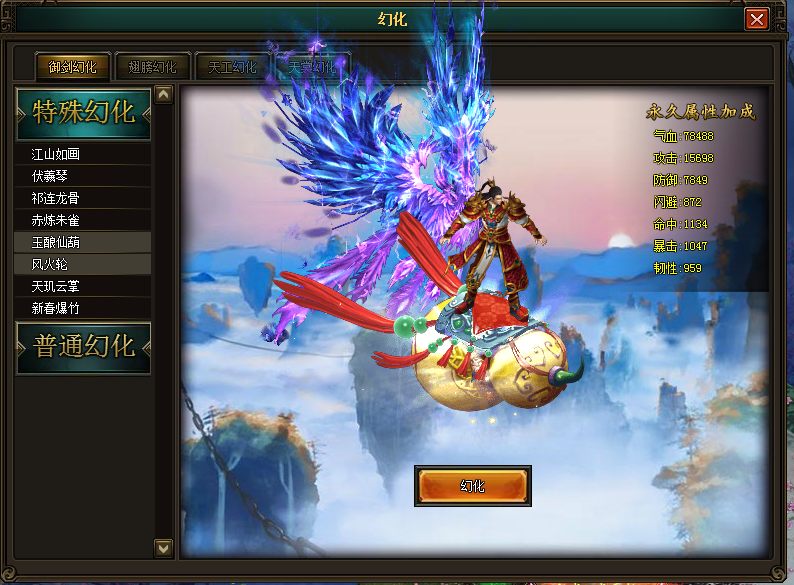Select the 天工幻化 tab
The height and width of the screenshot is (585, 794).
233,67
